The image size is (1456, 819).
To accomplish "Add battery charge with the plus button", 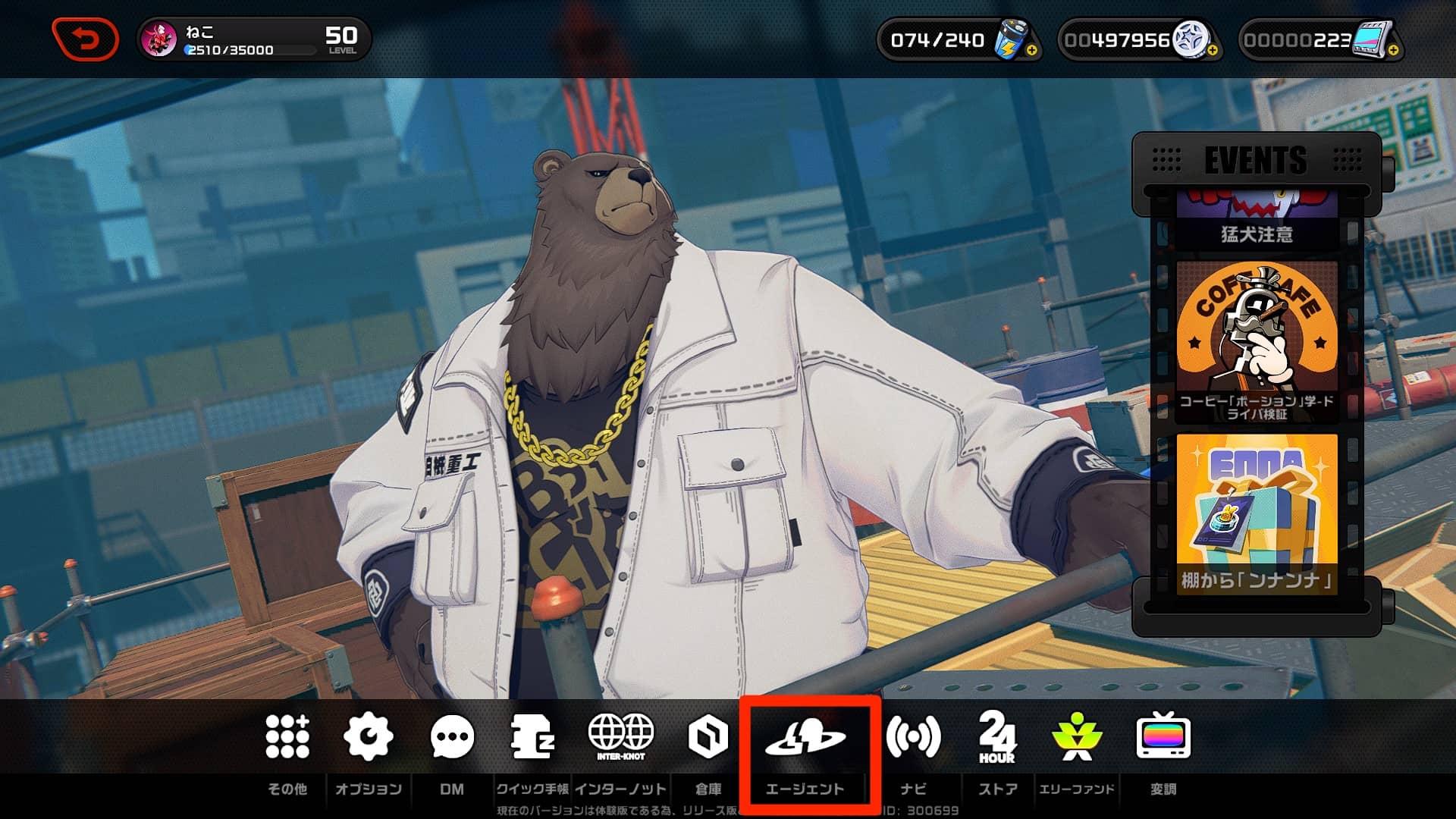I will [x=1031, y=51].
